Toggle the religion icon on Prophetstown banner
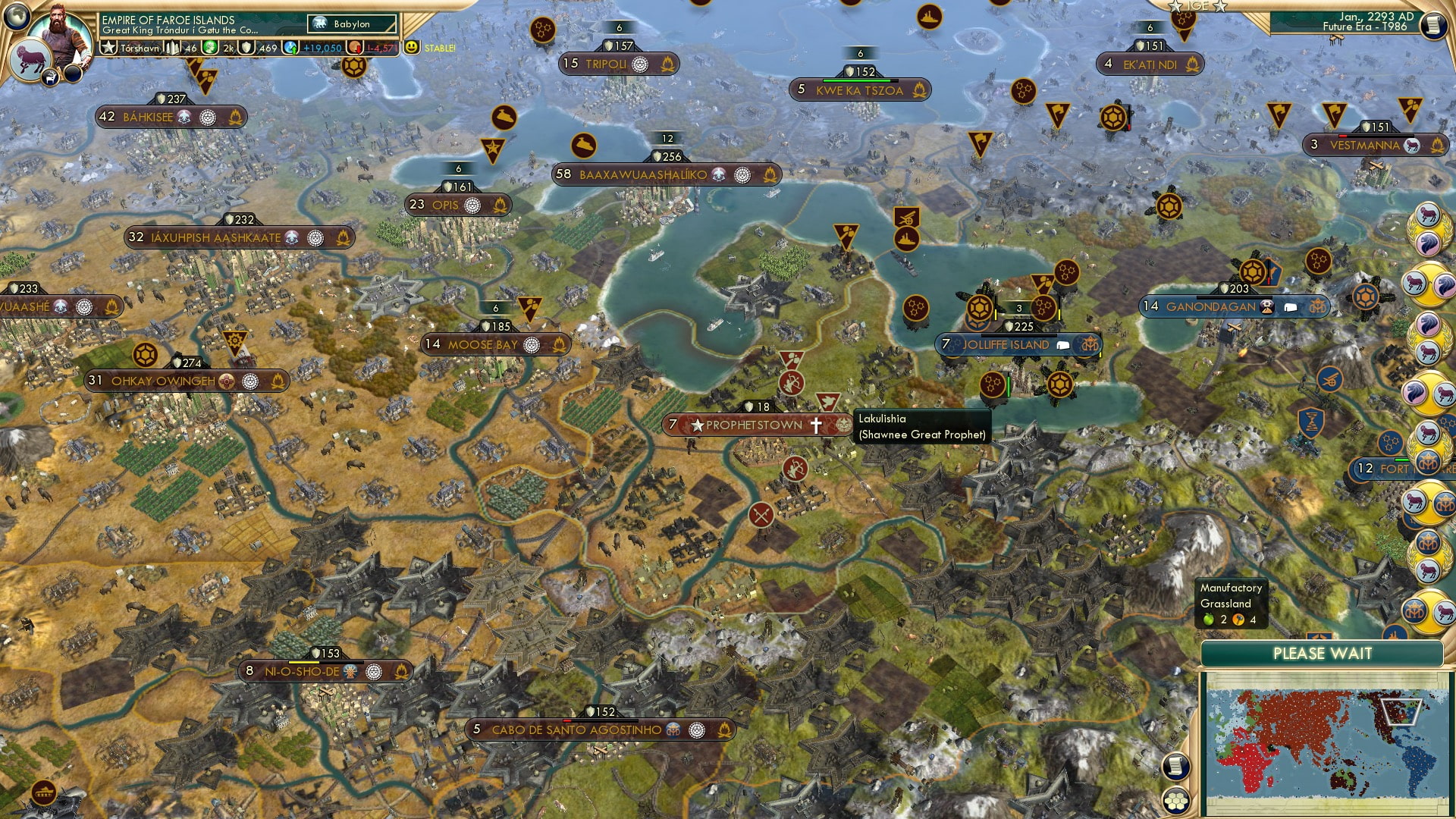This screenshot has width=1456, height=819. click(x=814, y=425)
